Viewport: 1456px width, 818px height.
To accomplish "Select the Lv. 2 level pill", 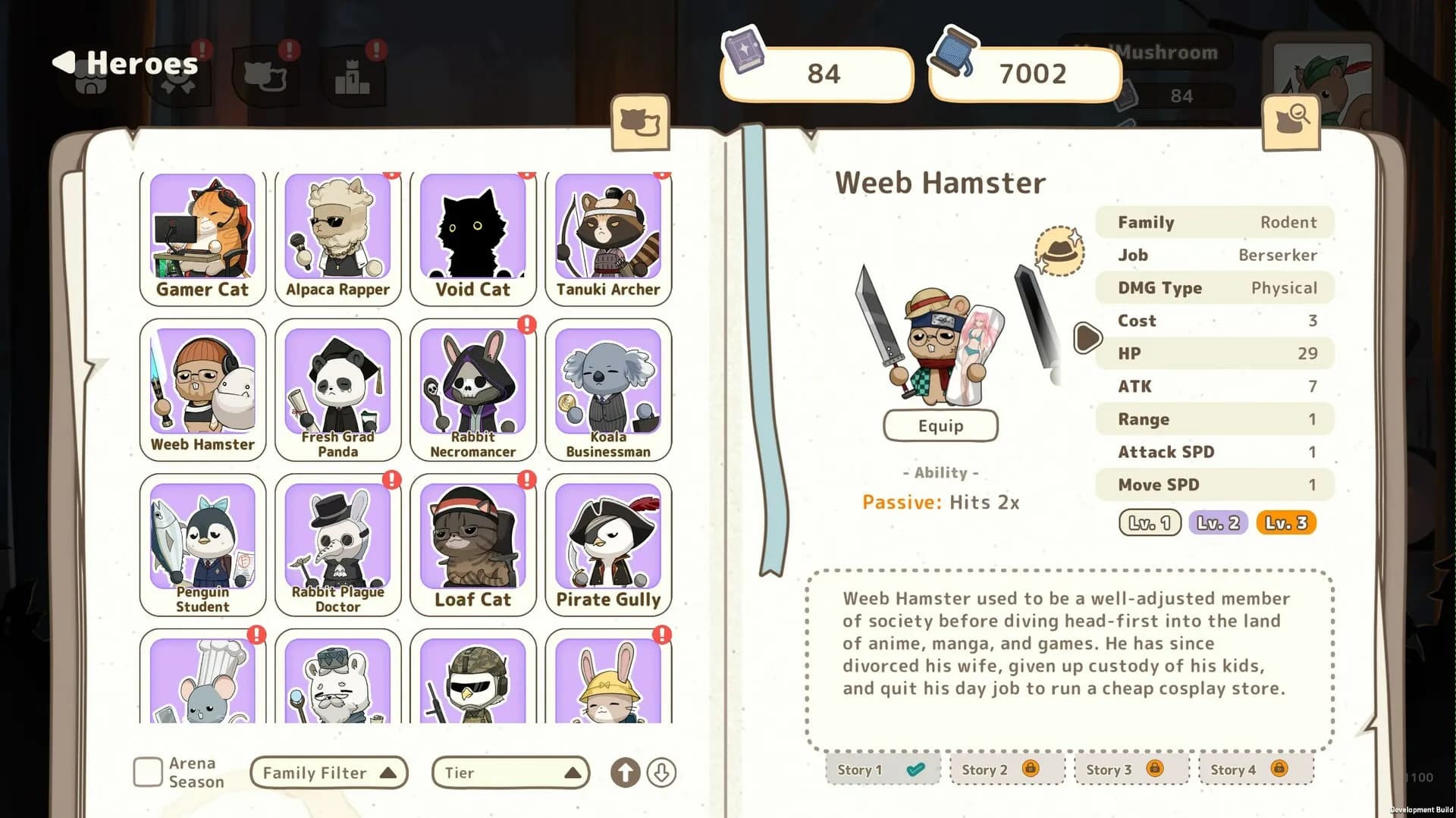I will 1217,522.
